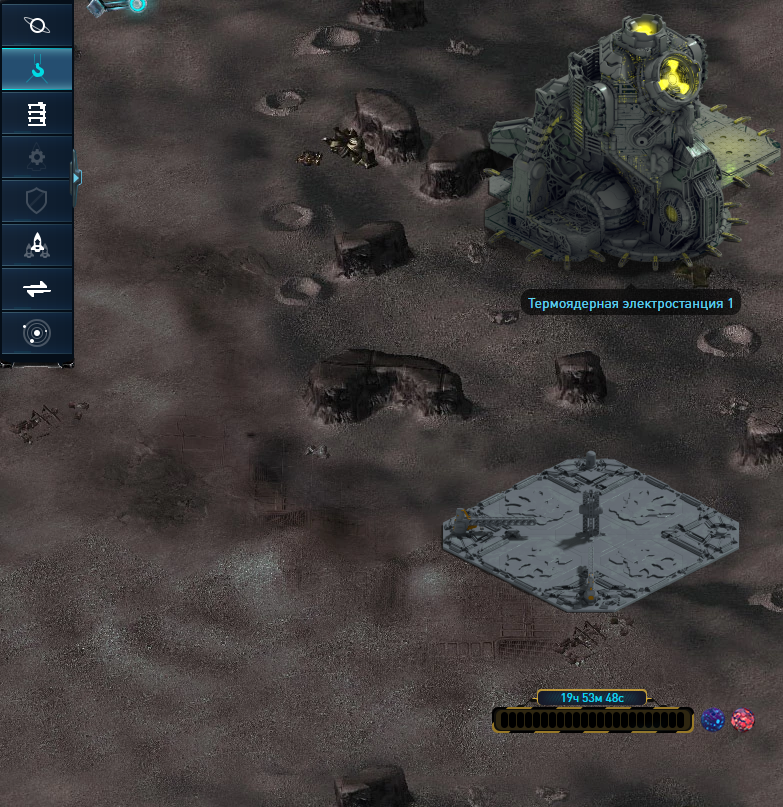This screenshot has width=783, height=807.
Task: Open the orbit rings galaxy menu
Action: coord(36,333)
